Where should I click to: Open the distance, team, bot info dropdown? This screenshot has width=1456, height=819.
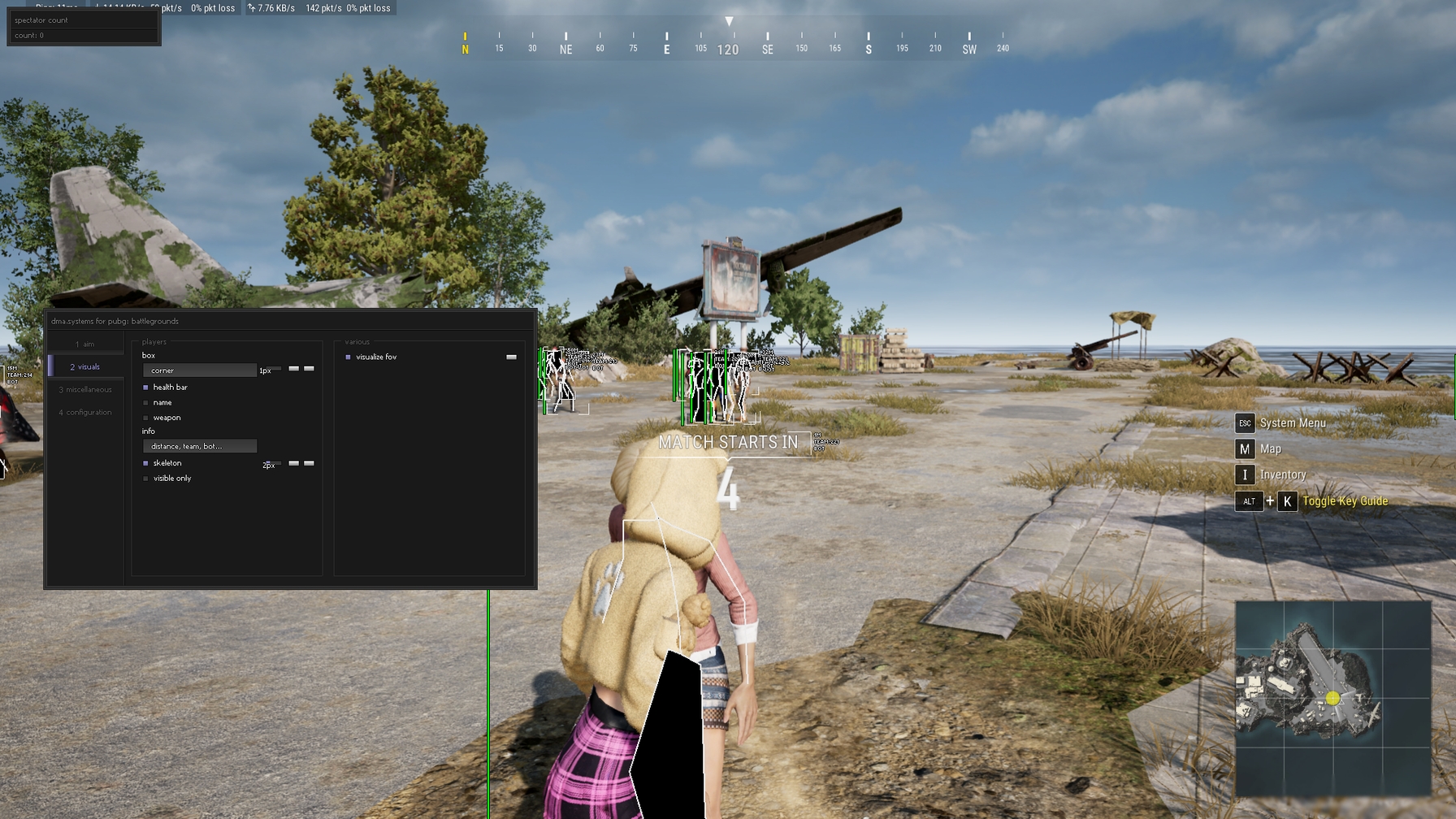point(200,446)
